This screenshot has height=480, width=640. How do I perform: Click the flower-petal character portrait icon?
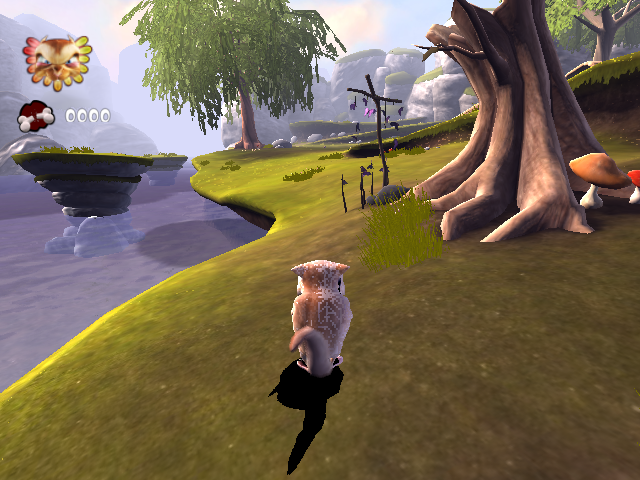(x=56, y=59)
